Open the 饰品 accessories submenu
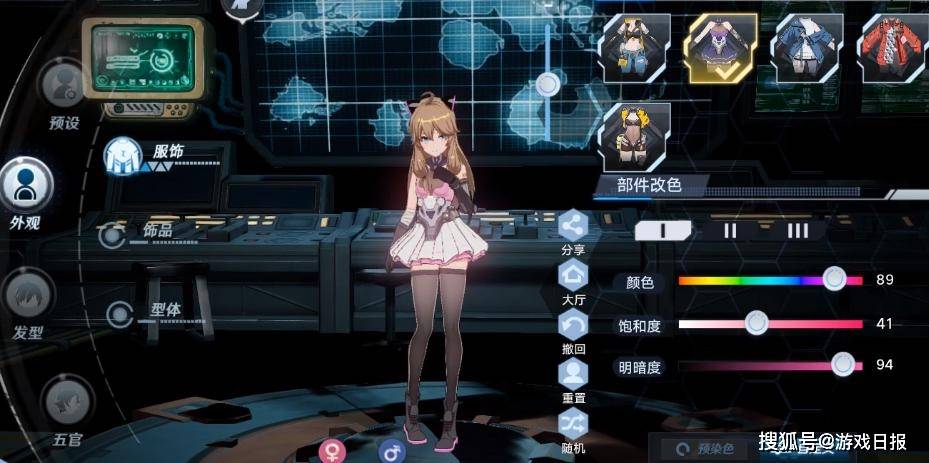929x463 pixels. (113, 235)
